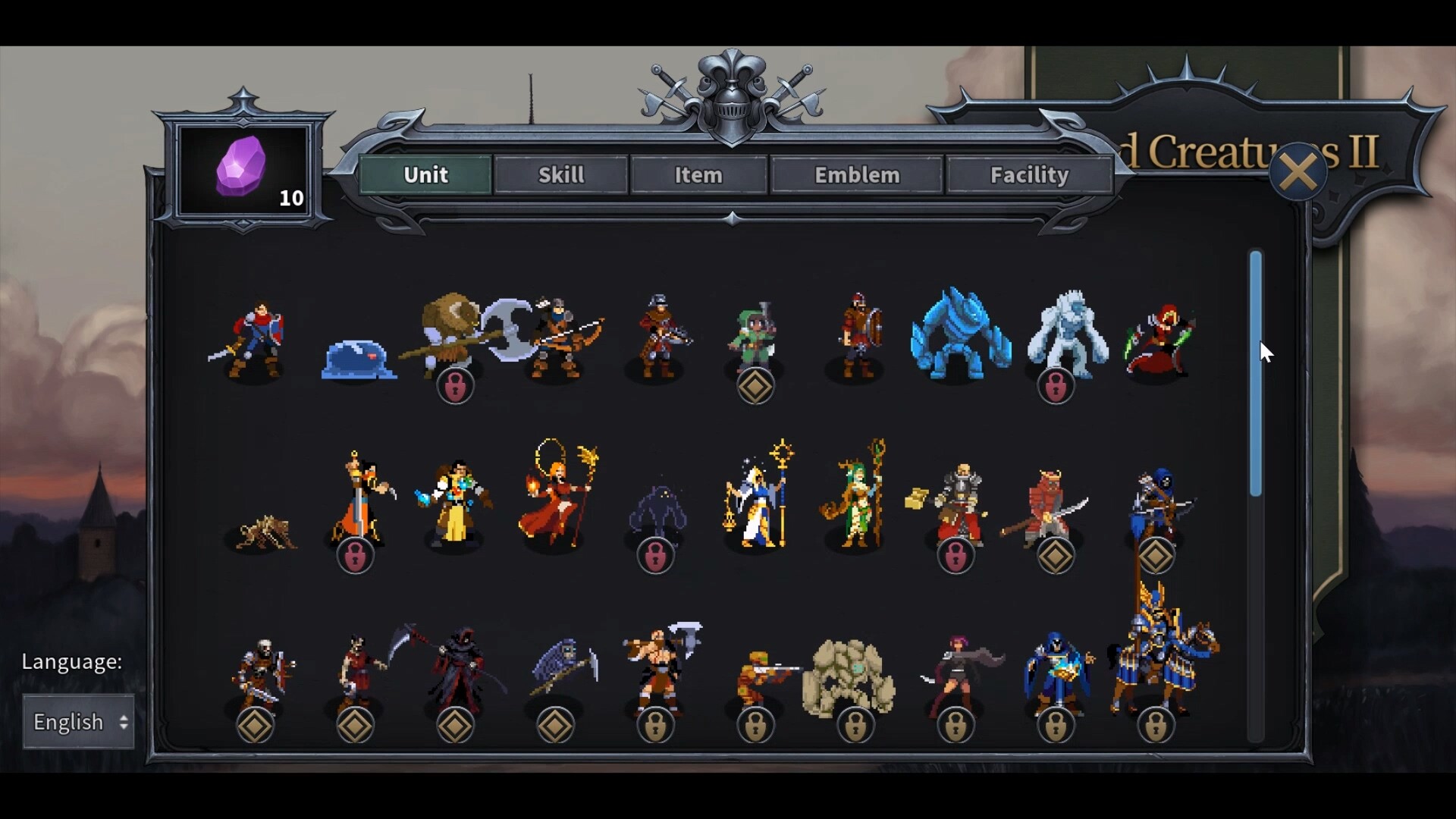Open the Facility tab
The width and height of the screenshot is (1456, 819).
coord(1028,174)
